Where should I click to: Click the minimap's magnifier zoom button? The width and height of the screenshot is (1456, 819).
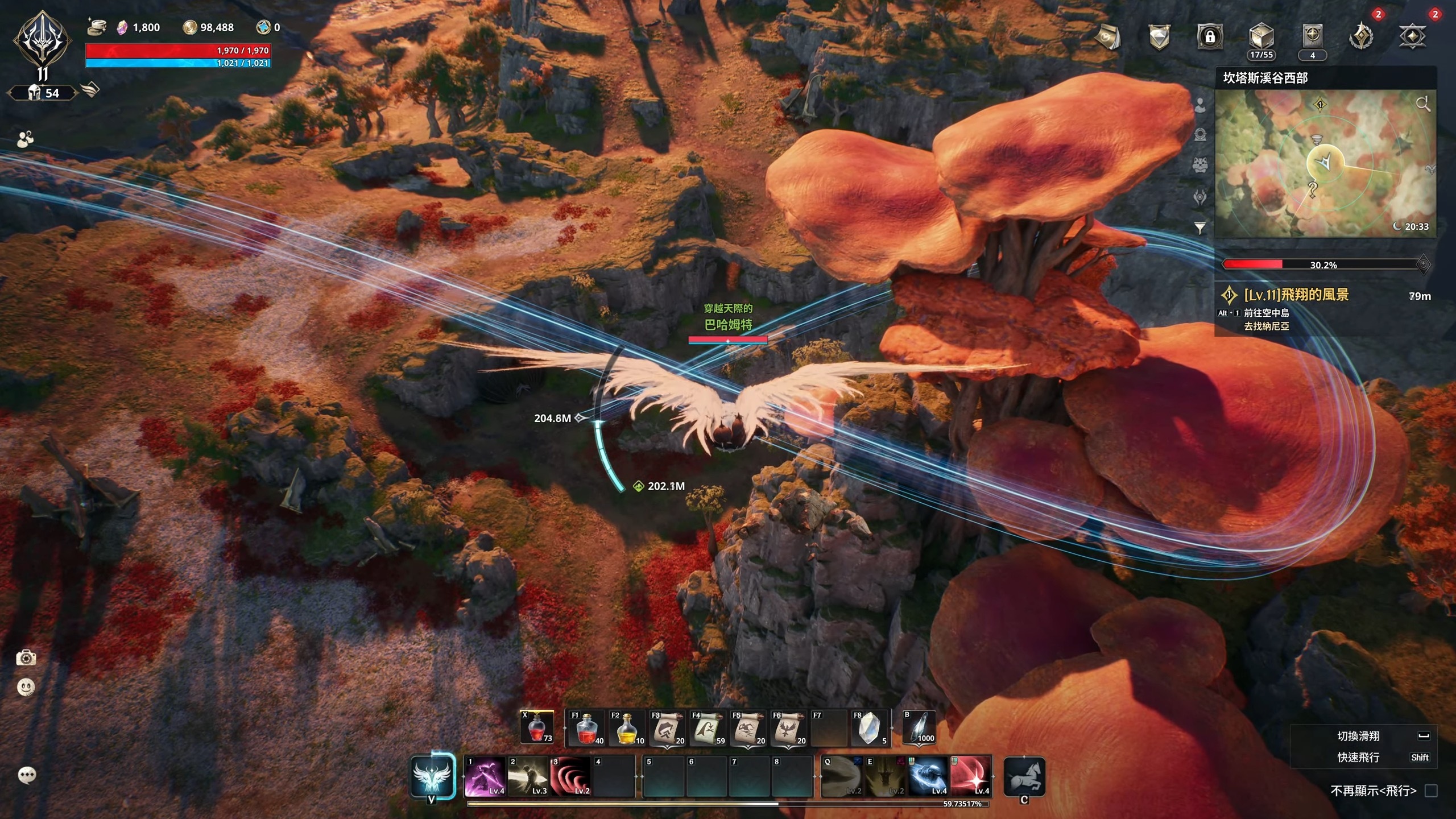(x=1422, y=104)
